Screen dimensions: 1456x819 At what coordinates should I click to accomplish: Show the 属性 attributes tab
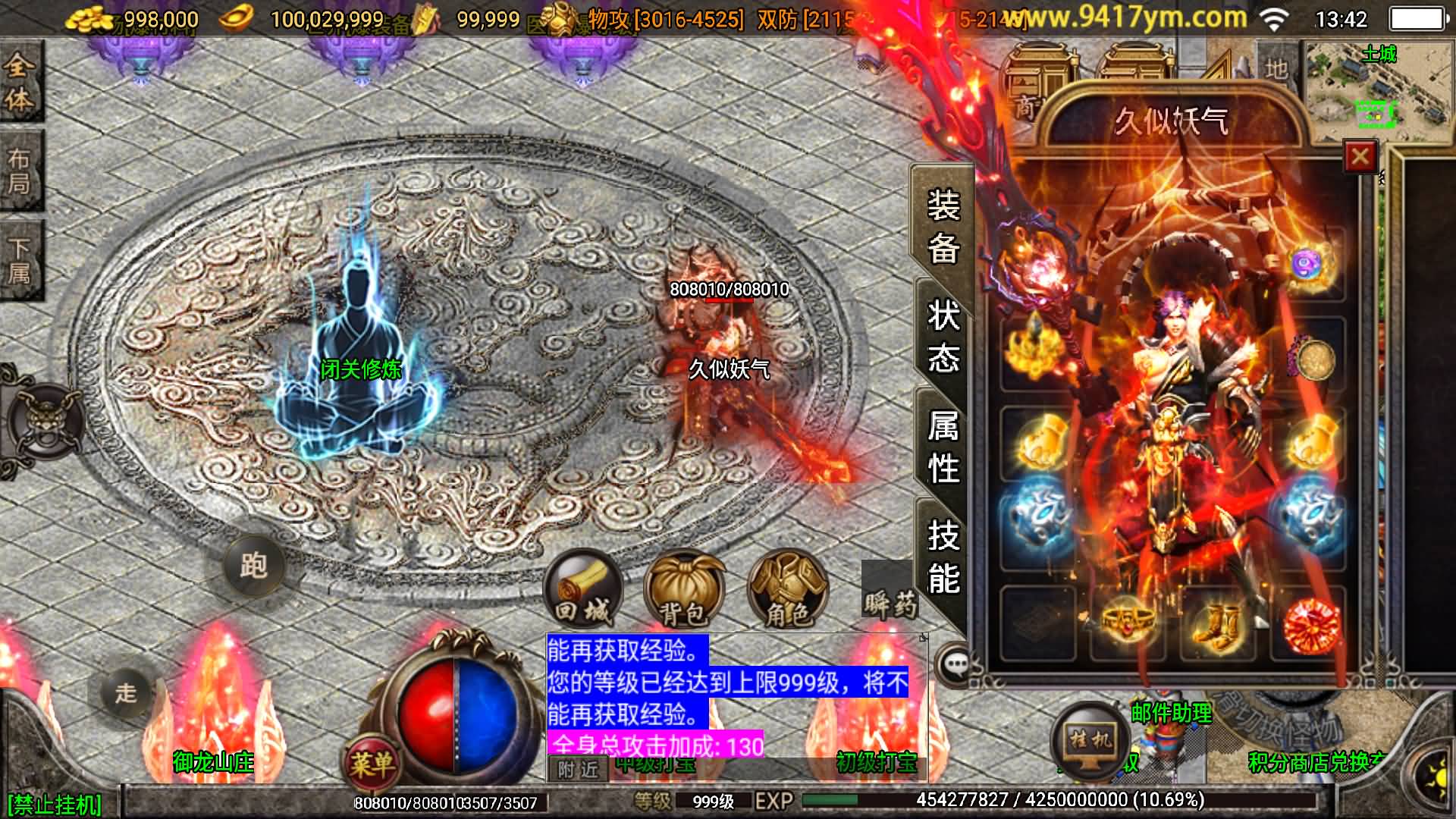click(x=943, y=447)
